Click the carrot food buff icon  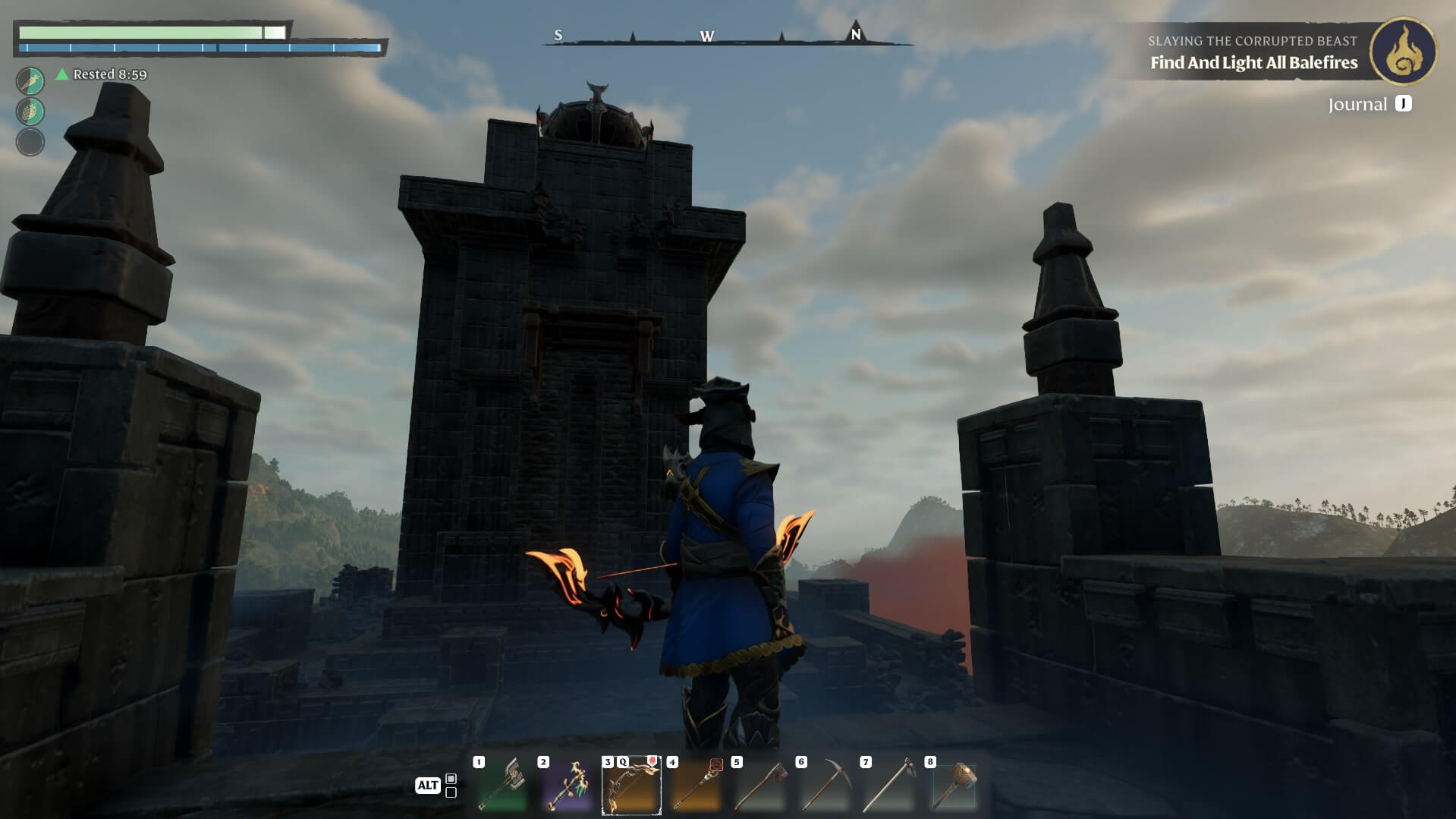tap(30, 80)
